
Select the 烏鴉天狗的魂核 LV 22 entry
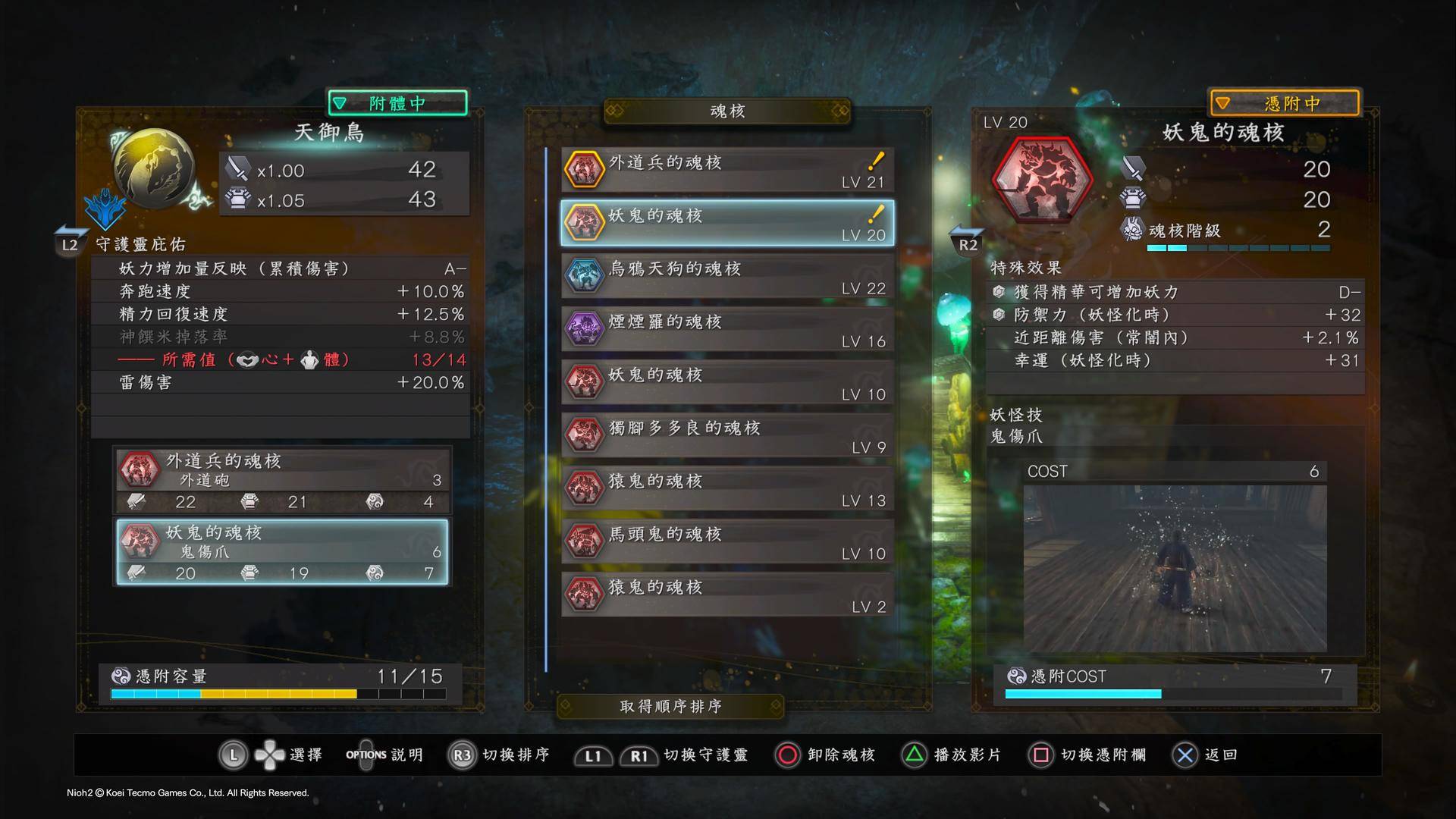pyautogui.click(x=726, y=277)
